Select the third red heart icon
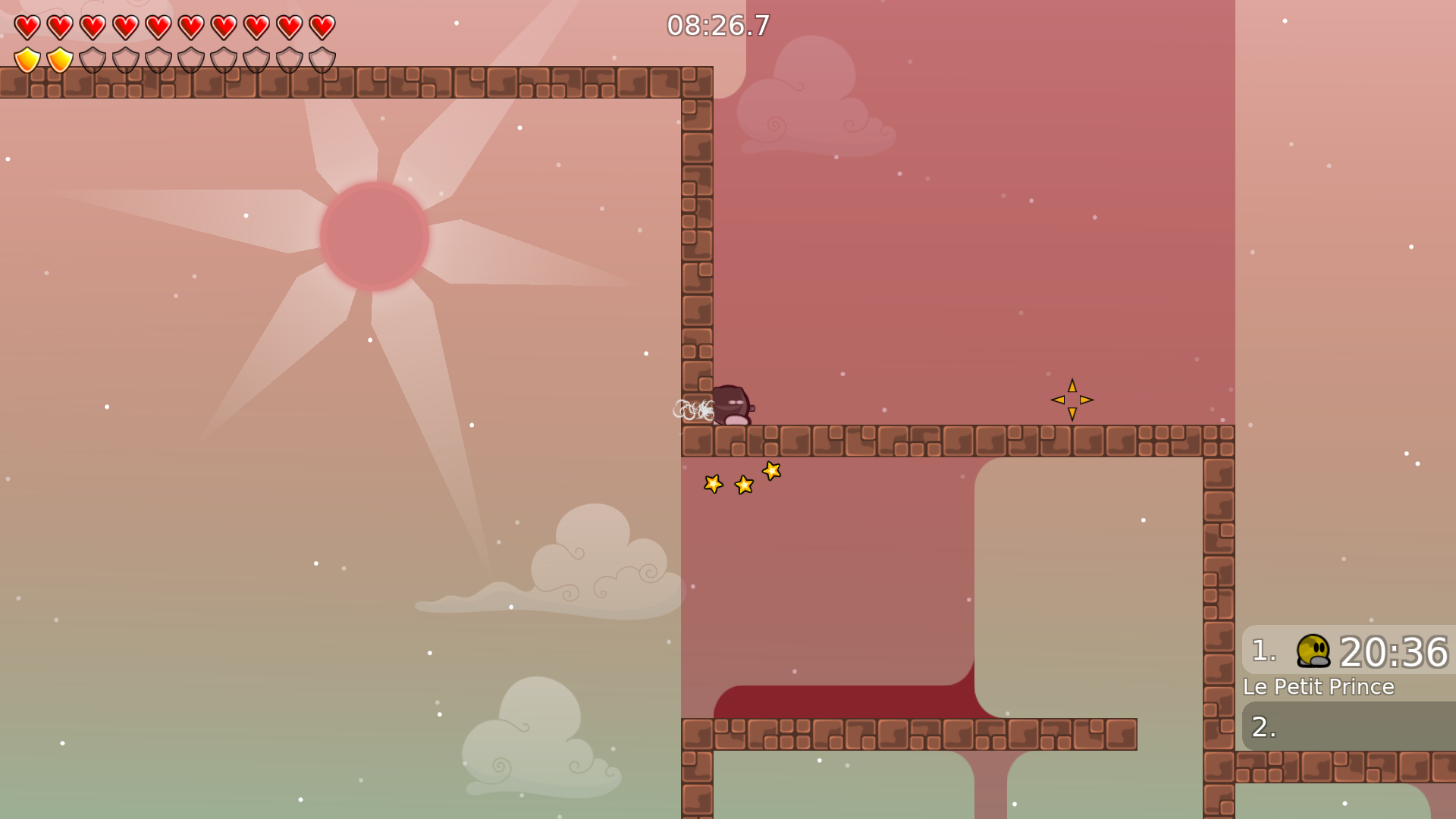Screen dimensions: 1456x819 [91, 26]
